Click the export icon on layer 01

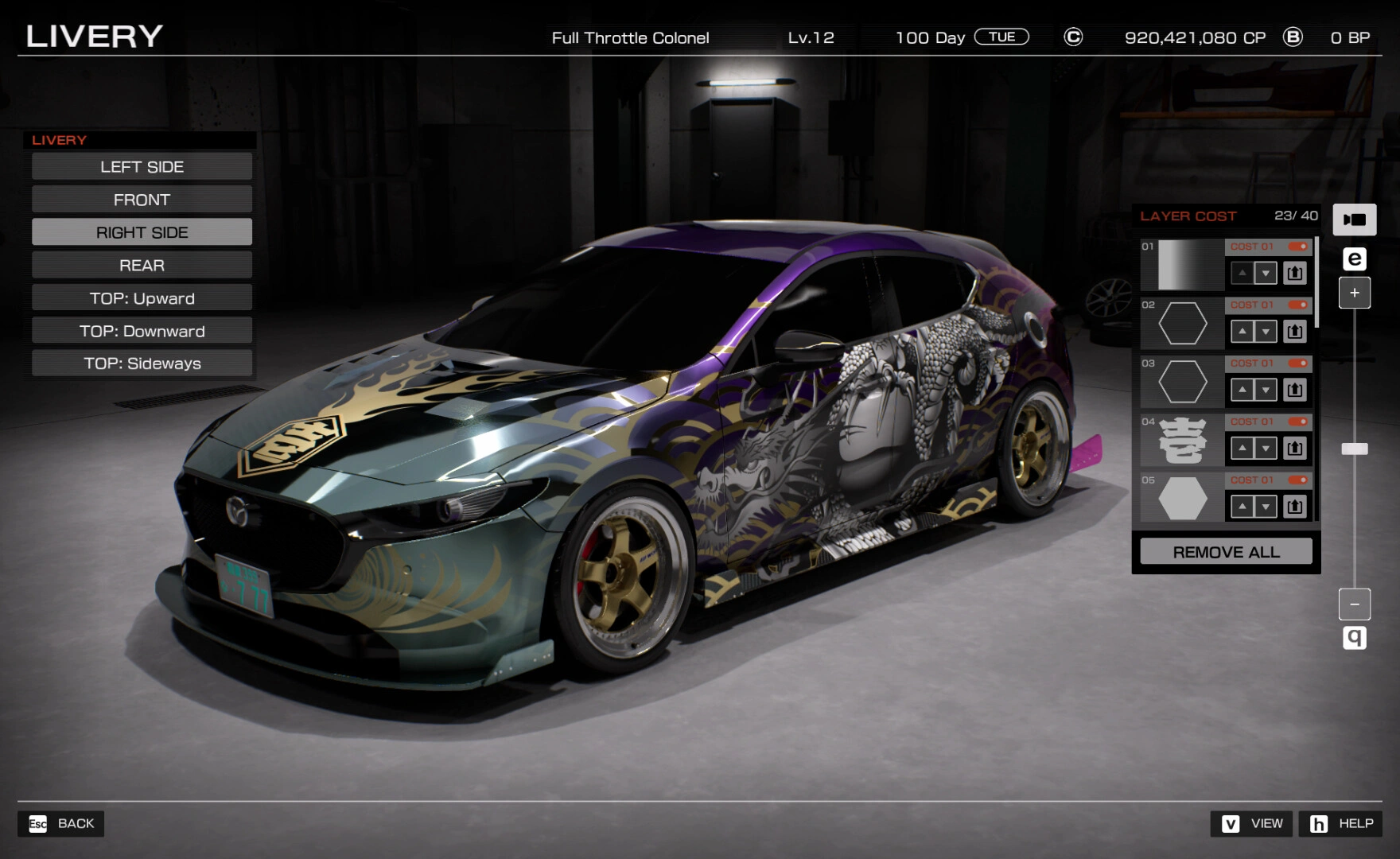point(1295,273)
